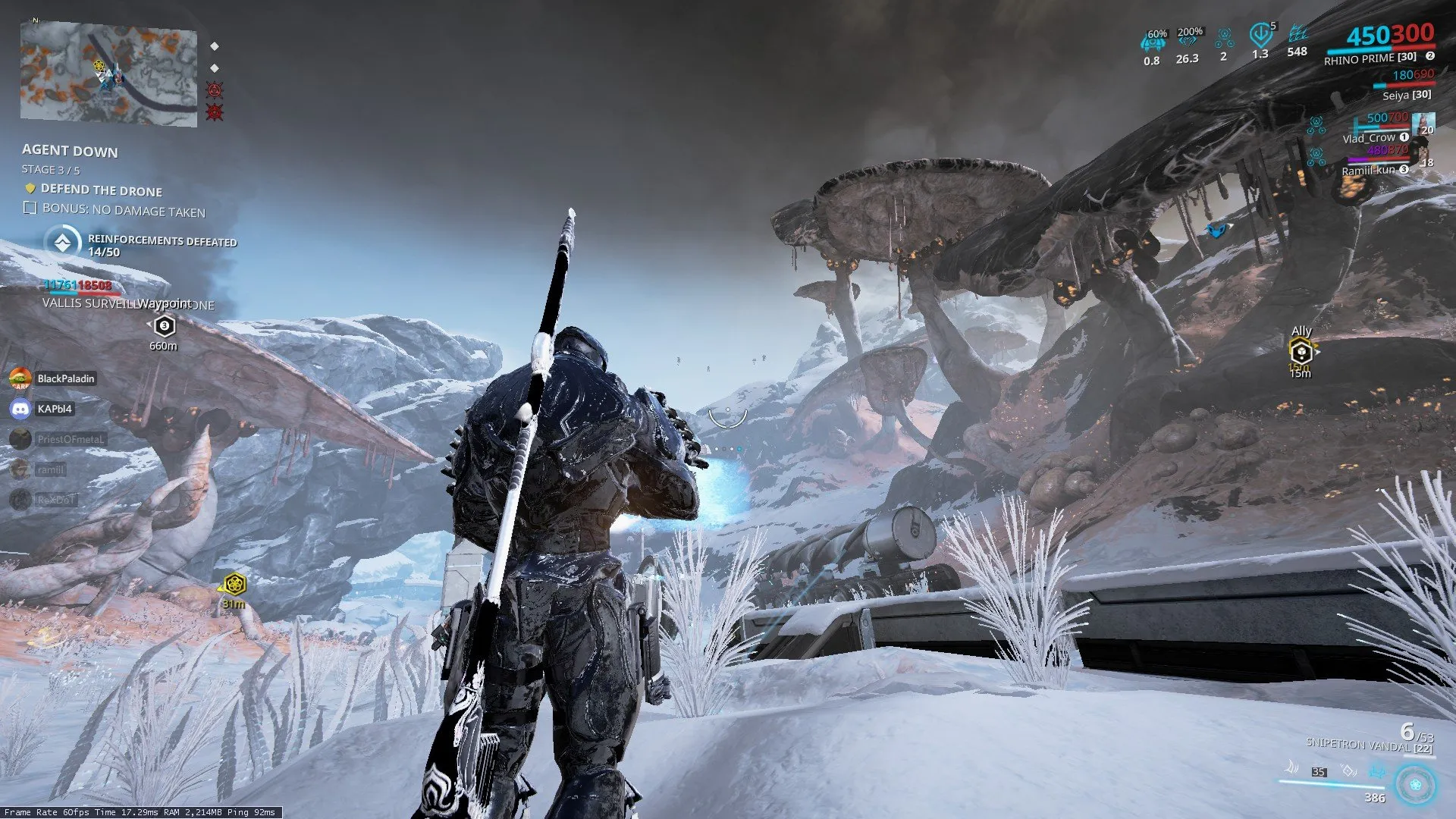Select squad member Vlad_Crow
The height and width of the screenshot is (819, 1456).
pyautogui.click(x=1369, y=138)
